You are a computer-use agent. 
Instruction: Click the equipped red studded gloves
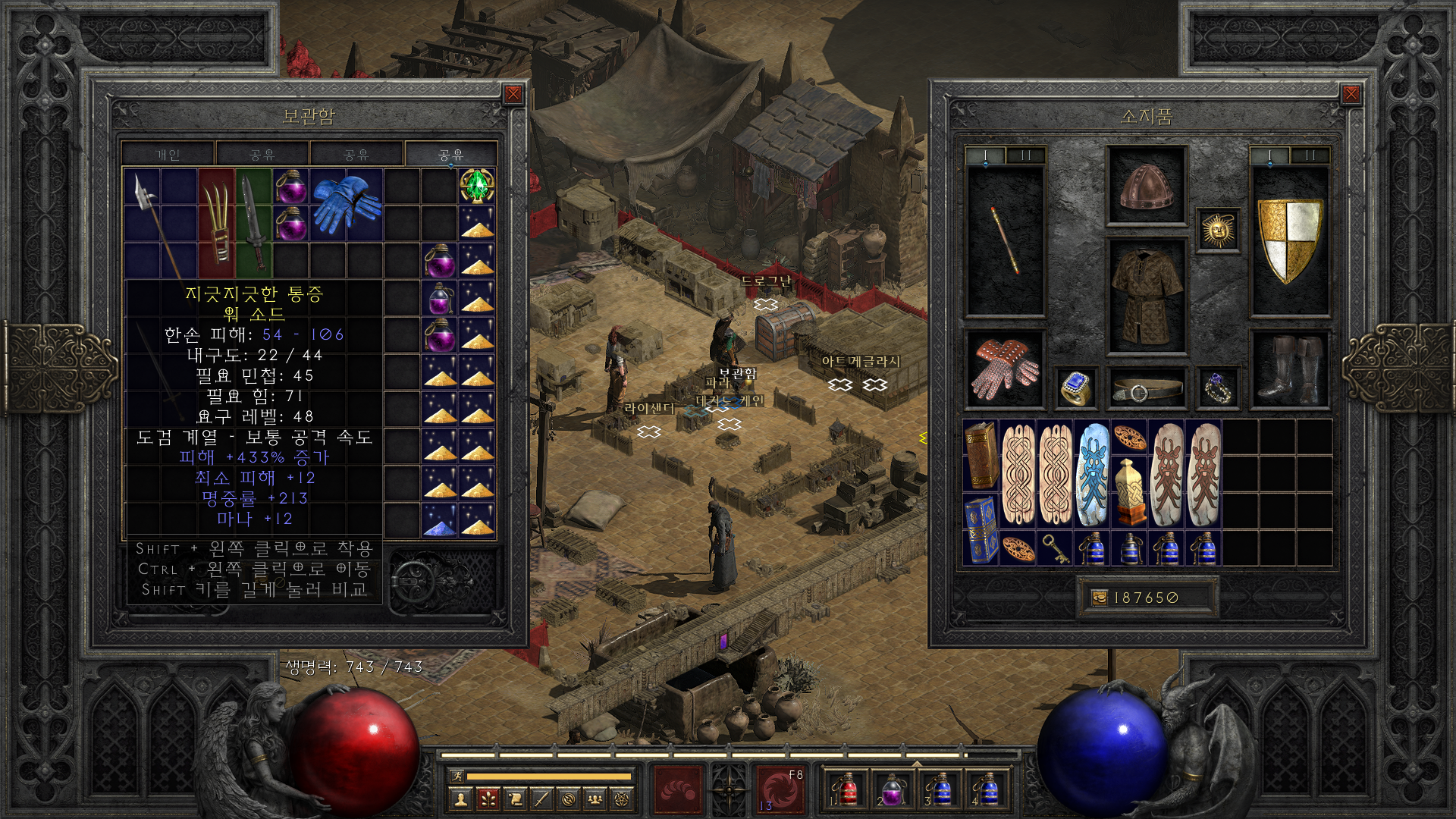click(1006, 369)
